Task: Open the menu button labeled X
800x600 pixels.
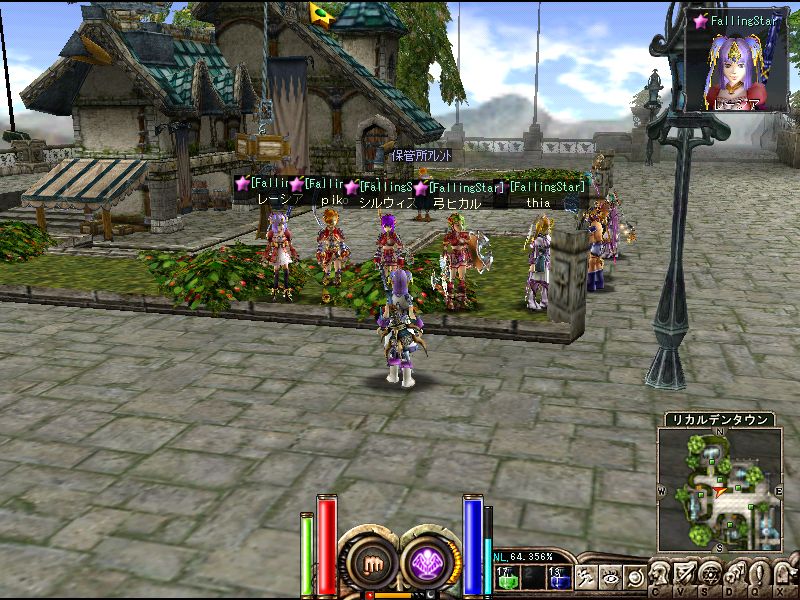Action: pyautogui.click(x=783, y=574)
